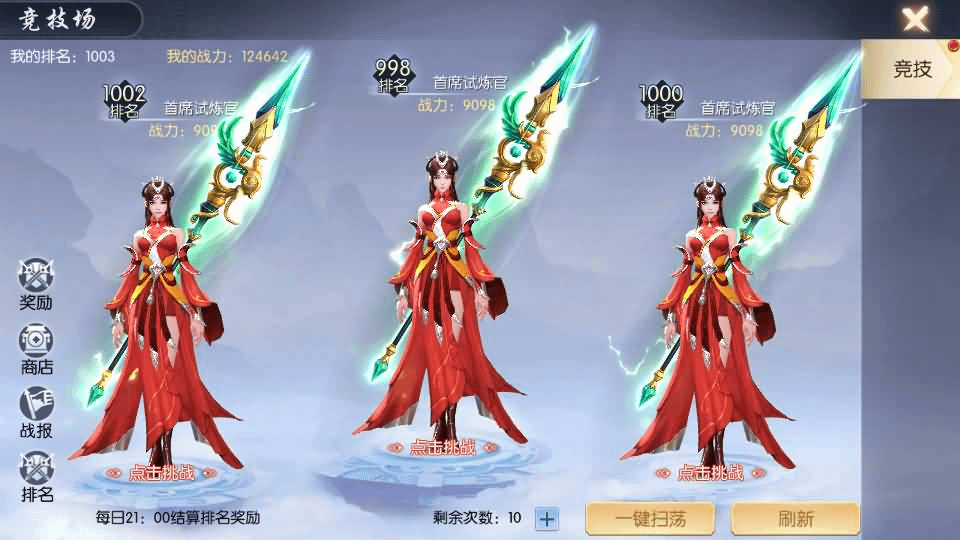Add more remaining attempts with plus button
The image size is (960, 540).
pos(547,518)
